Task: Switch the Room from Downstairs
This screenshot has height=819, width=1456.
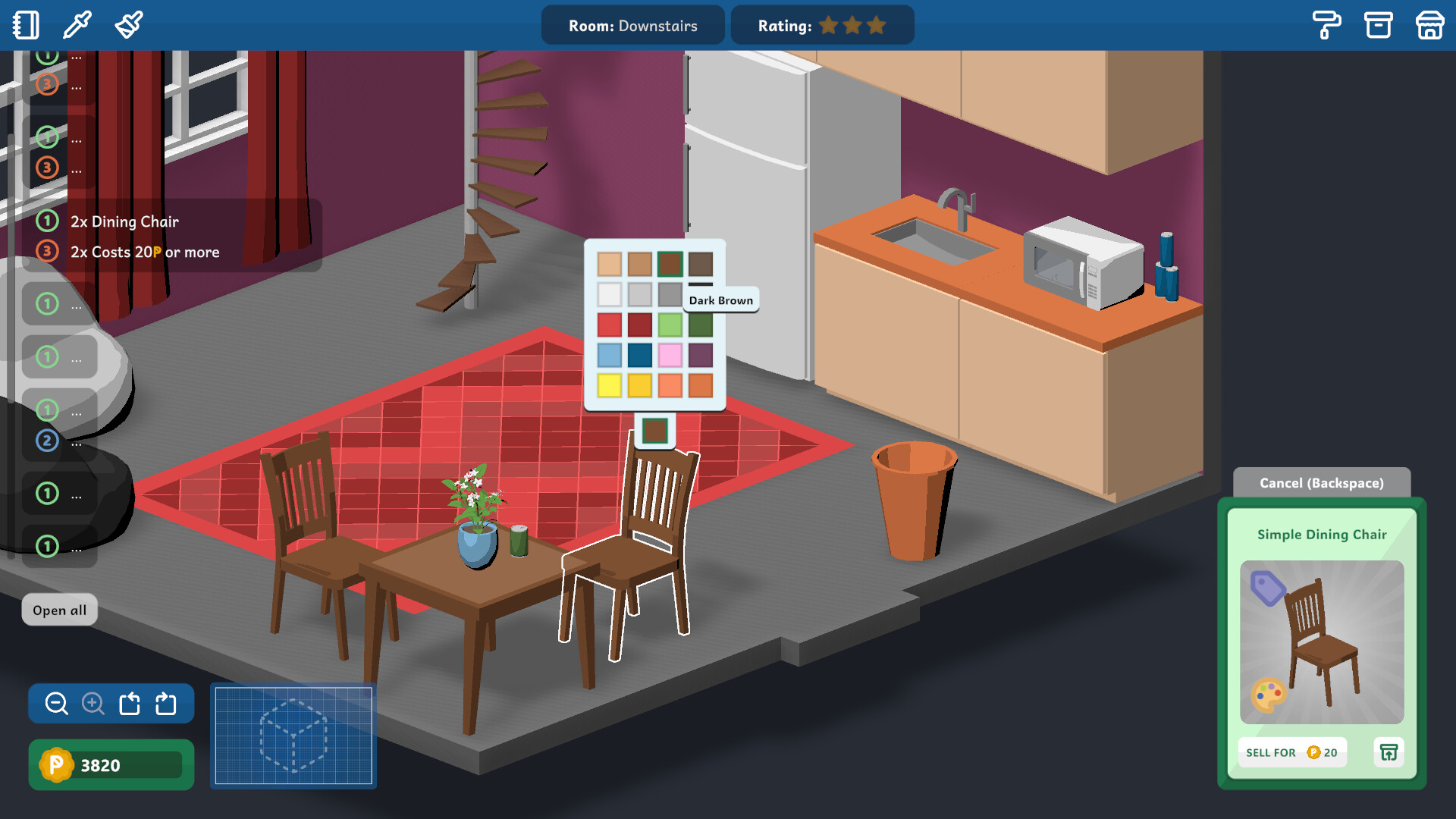Action: pyautogui.click(x=633, y=25)
